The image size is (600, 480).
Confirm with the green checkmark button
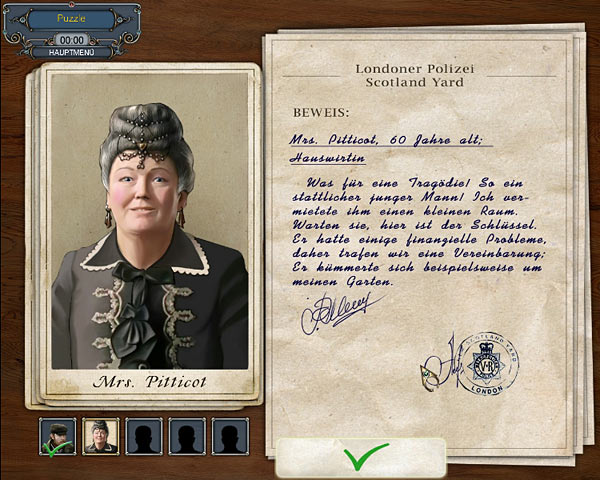point(361,458)
